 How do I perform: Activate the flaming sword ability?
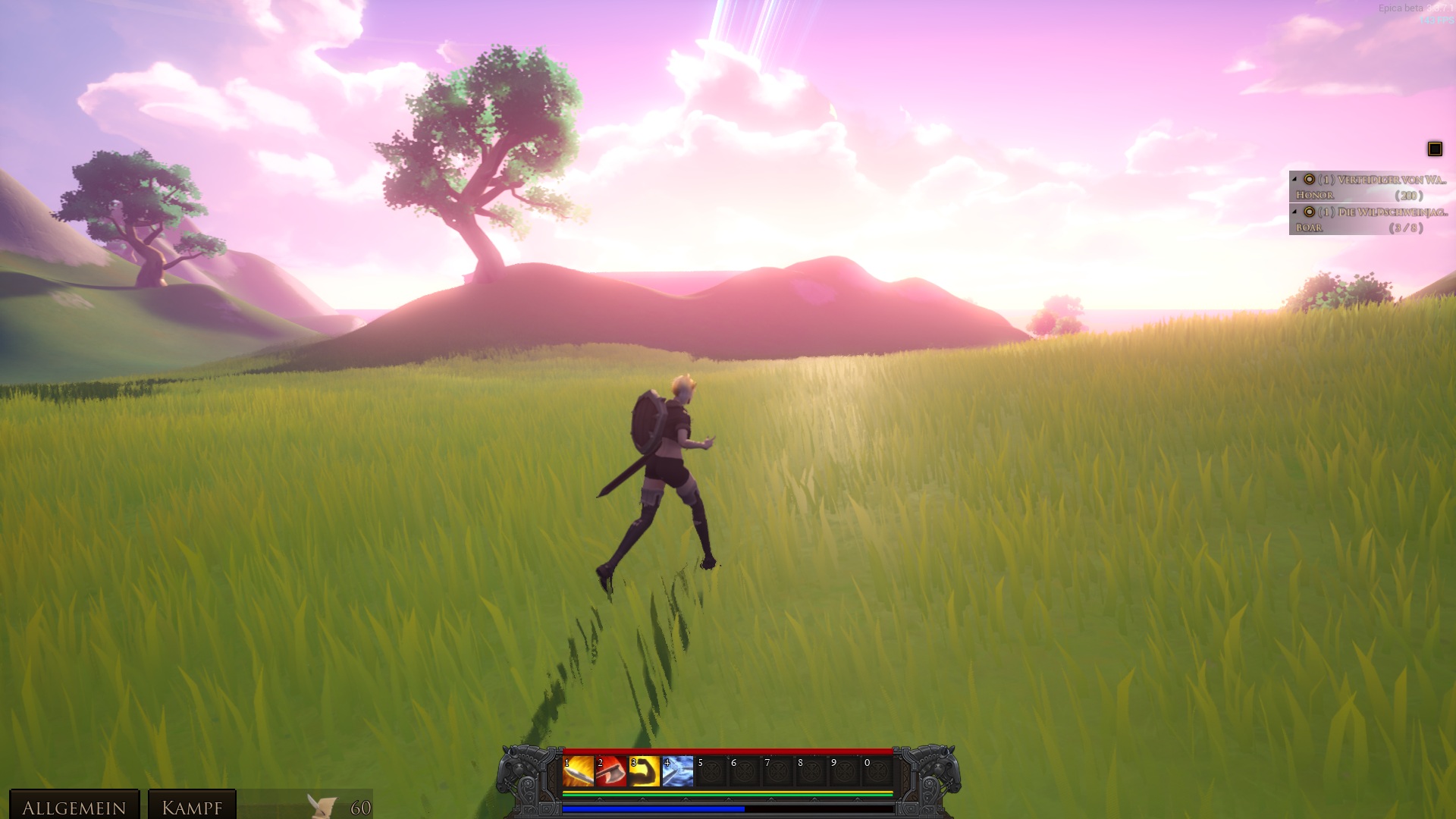(x=578, y=772)
